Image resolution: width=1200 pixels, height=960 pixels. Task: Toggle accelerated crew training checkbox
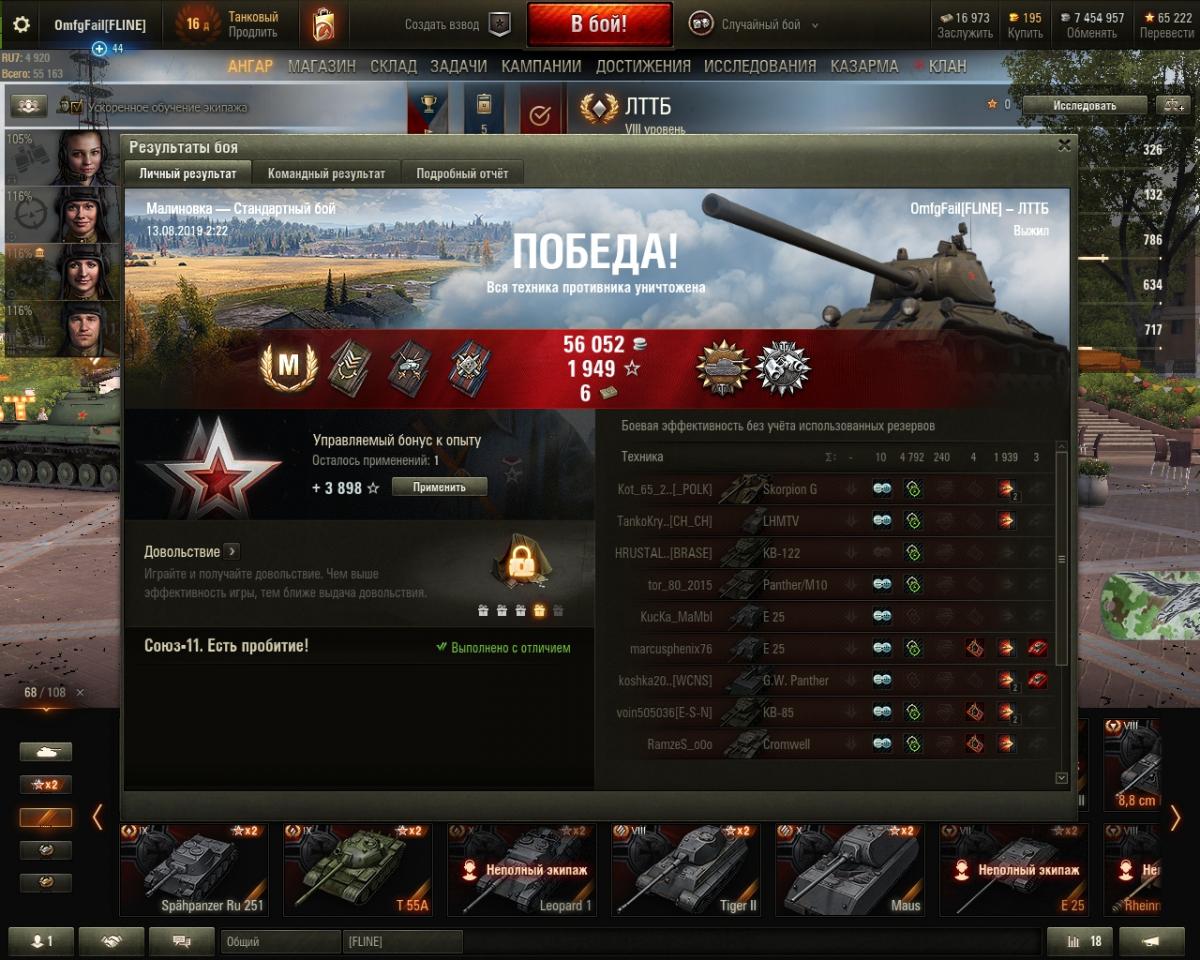77,106
